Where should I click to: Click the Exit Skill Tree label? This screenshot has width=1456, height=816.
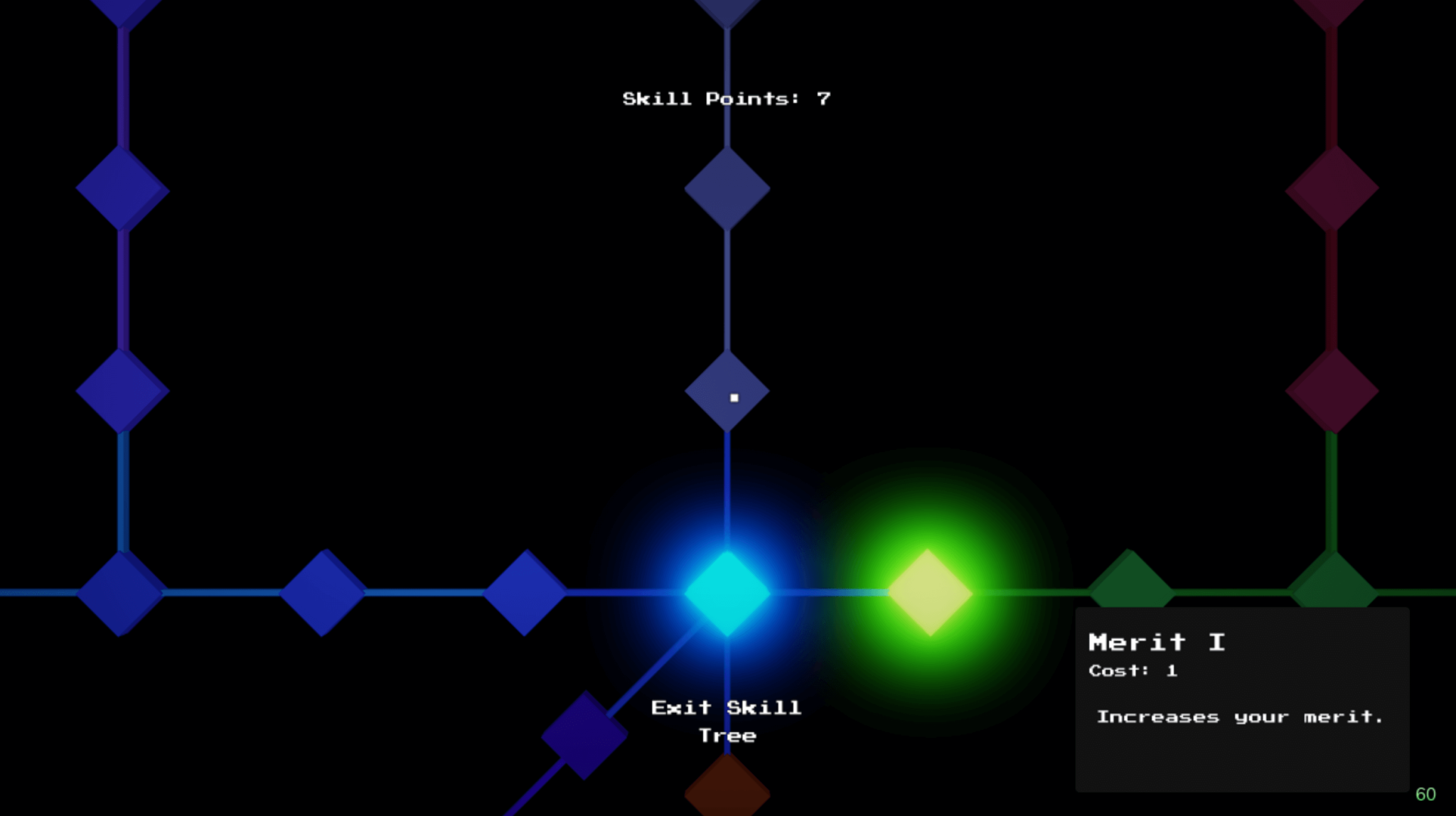pyautogui.click(x=725, y=720)
